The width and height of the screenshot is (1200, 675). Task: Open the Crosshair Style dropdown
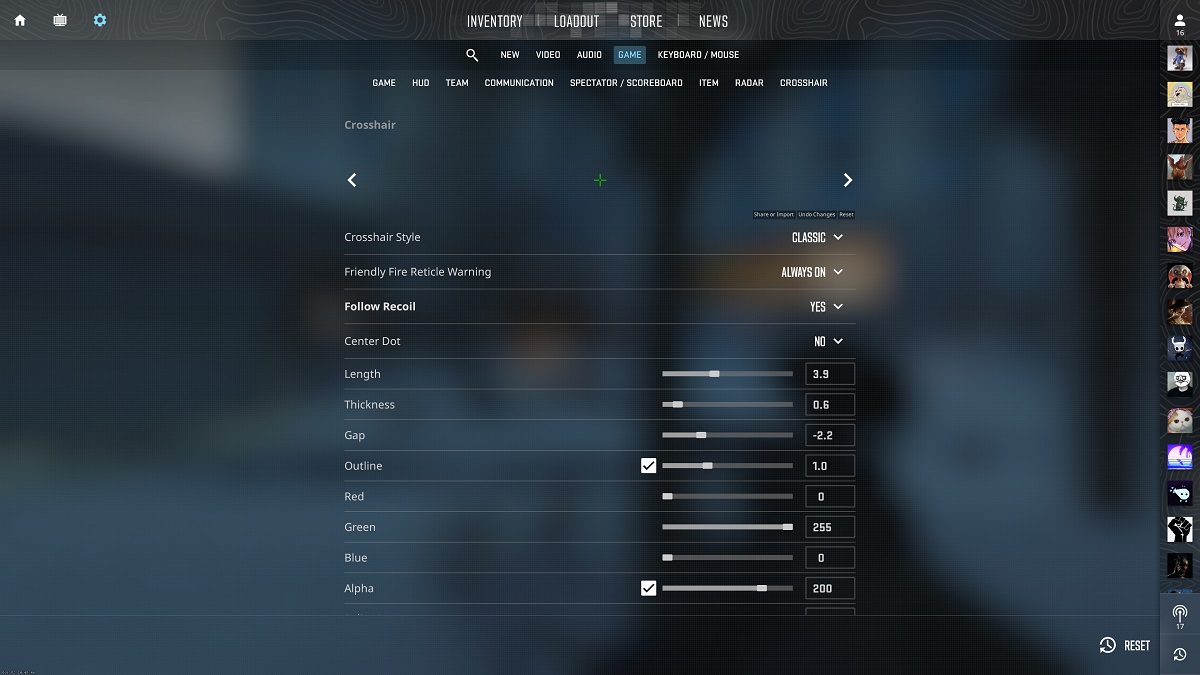coord(817,237)
